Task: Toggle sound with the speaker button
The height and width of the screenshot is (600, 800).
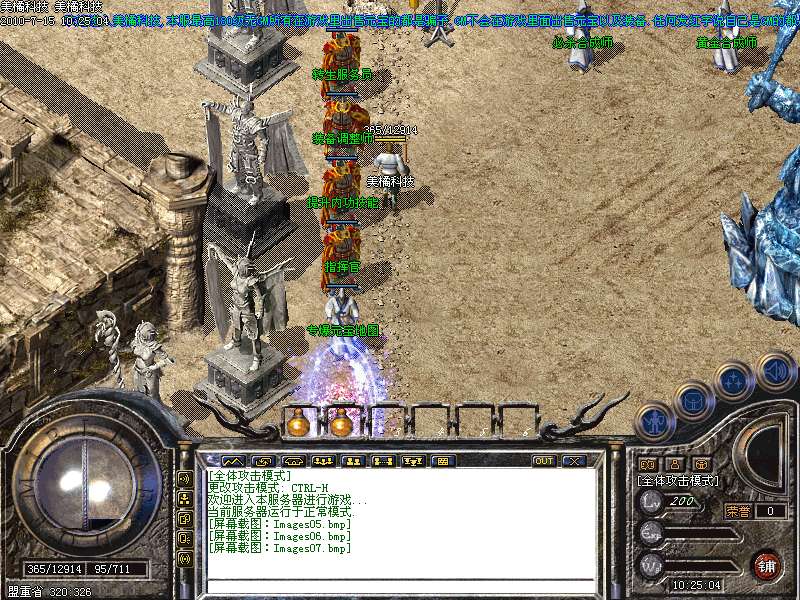Action: (775, 371)
